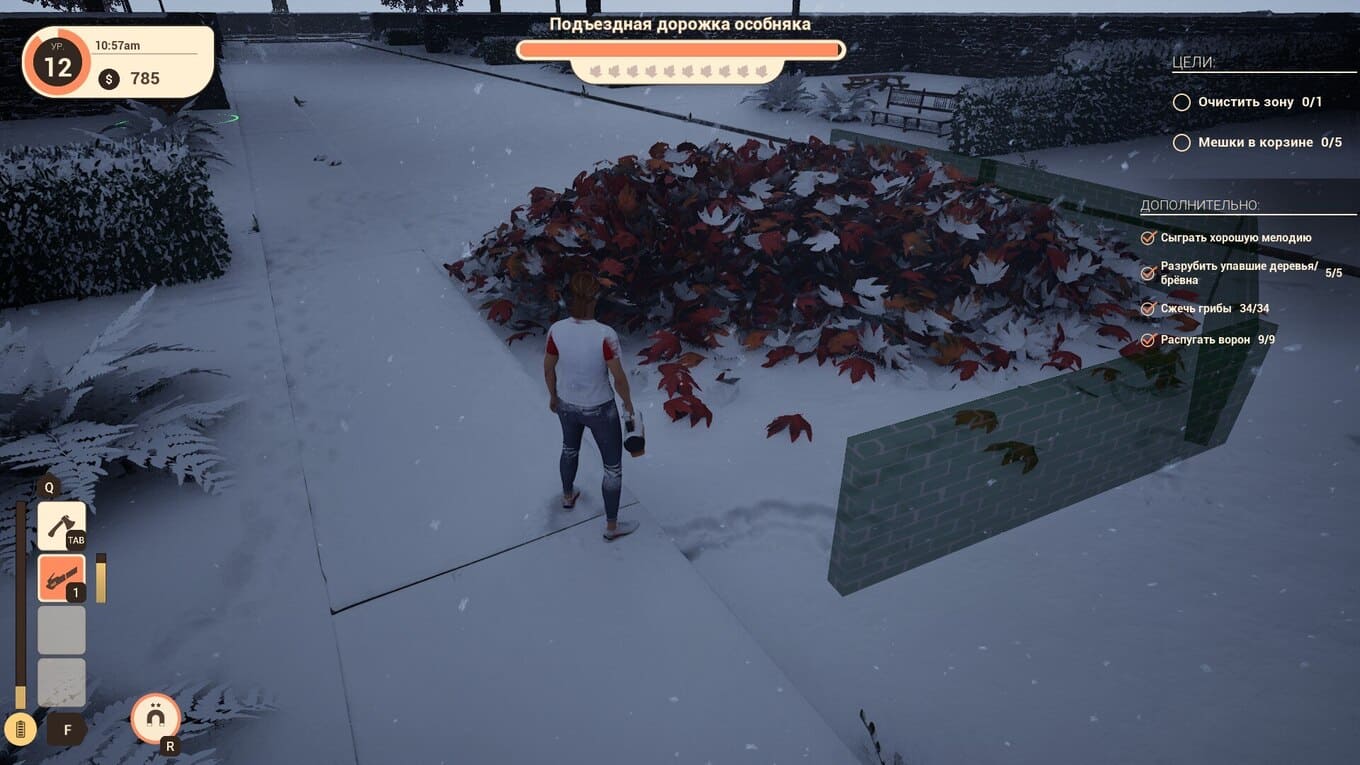Select the axe tool slot
This screenshot has height=765, width=1360.
[x=61, y=525]
